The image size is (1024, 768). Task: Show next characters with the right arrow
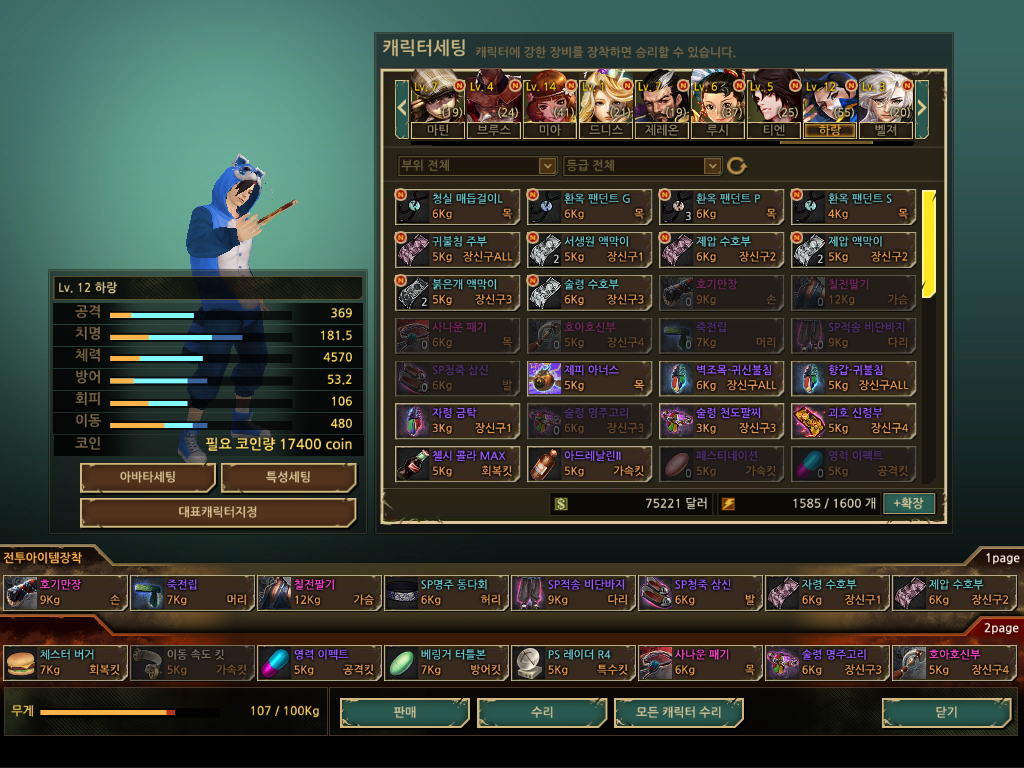(922, 104)
